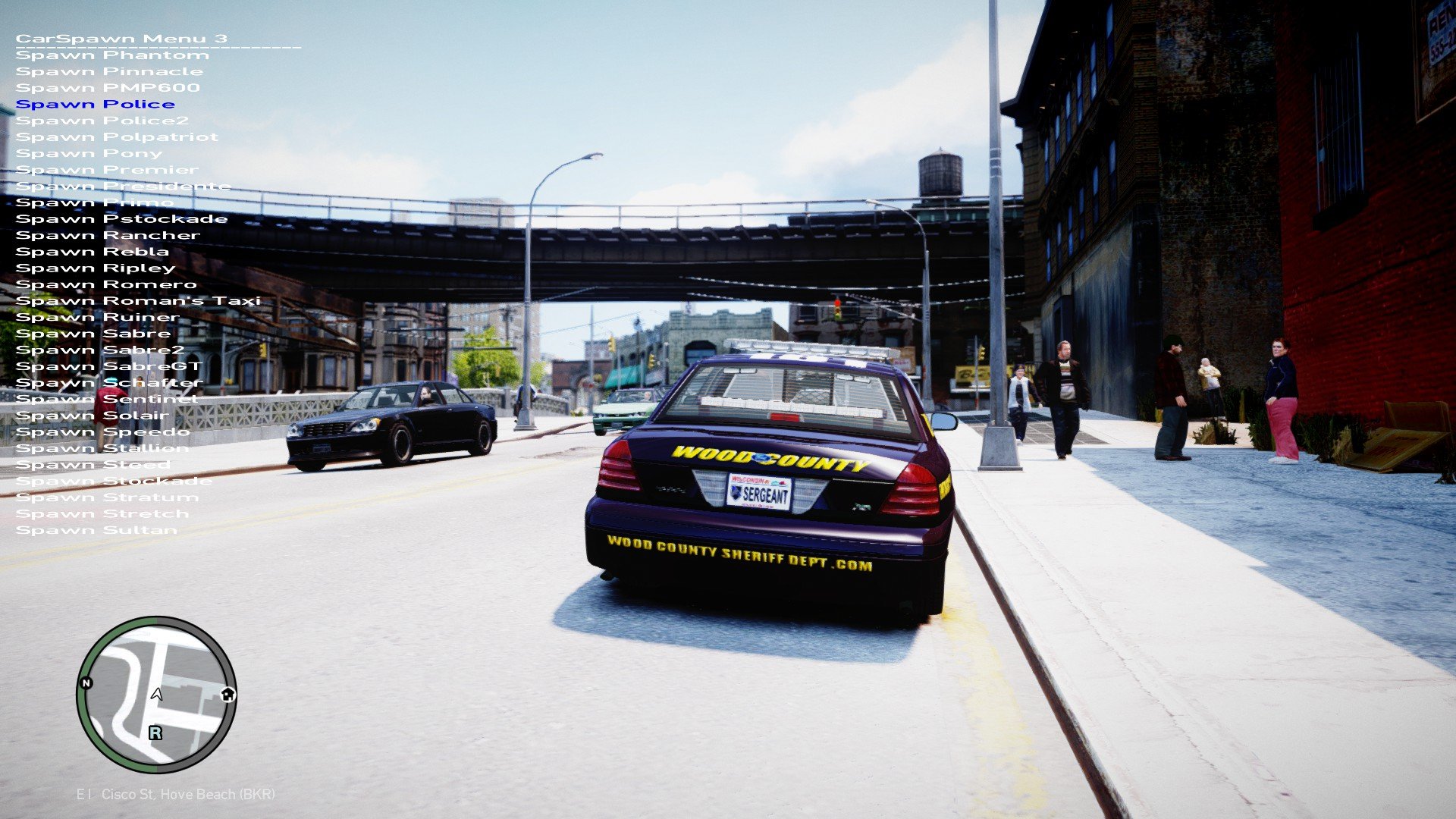Pick Spawn Romero in the list
The image size is (1456, 819).
(x=106, y=285)
